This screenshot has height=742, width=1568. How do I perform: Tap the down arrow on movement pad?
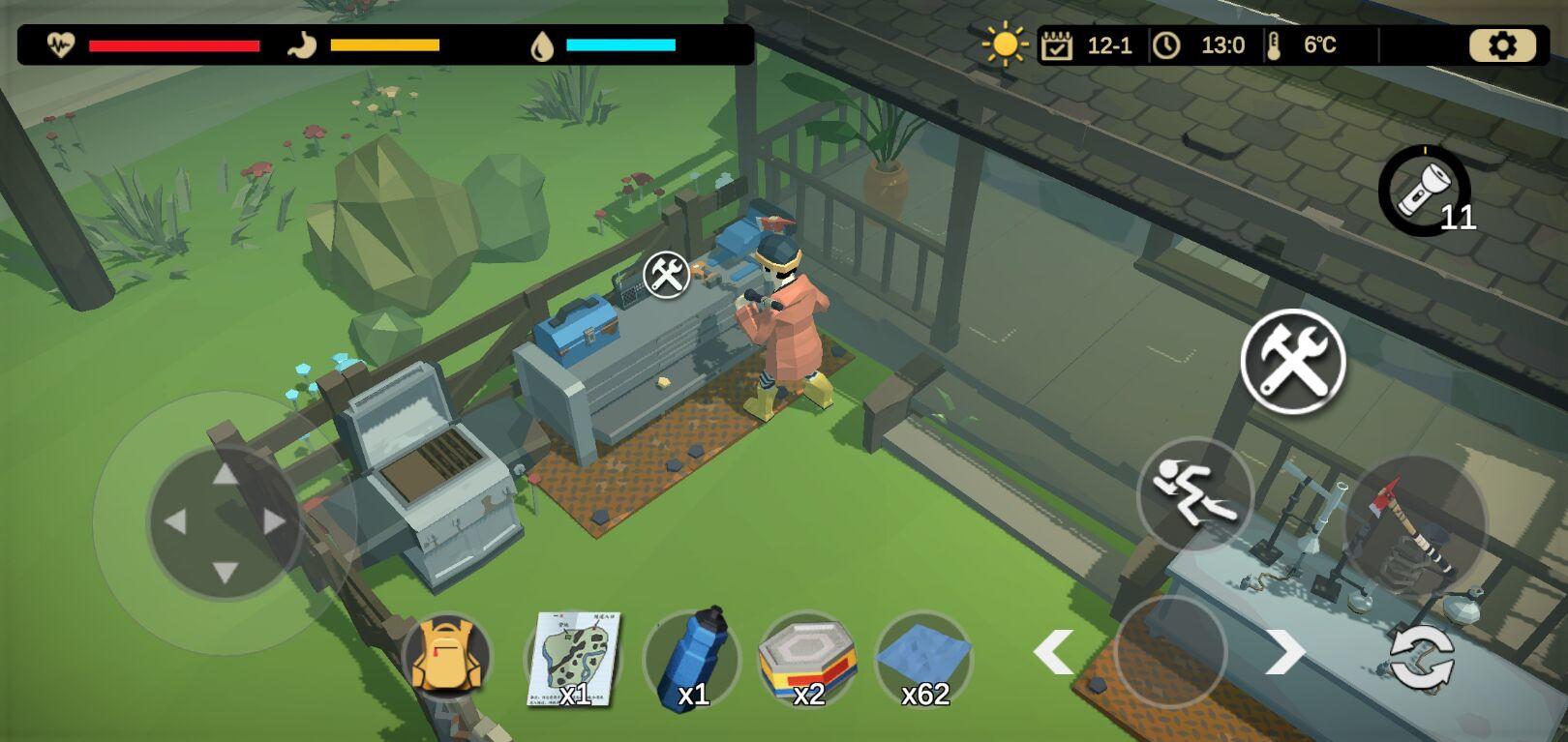(x=226, y=572)
